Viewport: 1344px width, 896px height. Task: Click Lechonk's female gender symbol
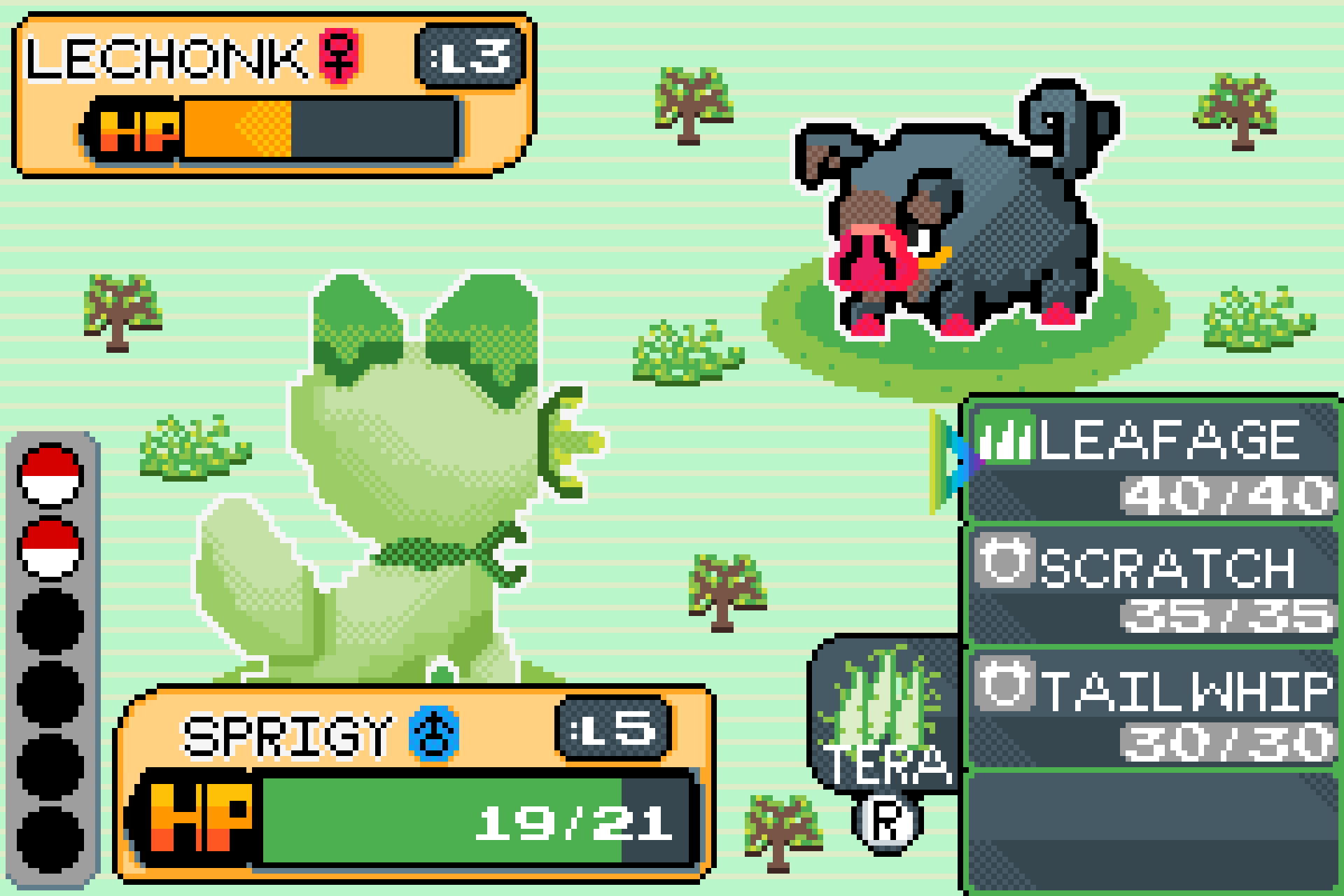click(x=342, y=57)
